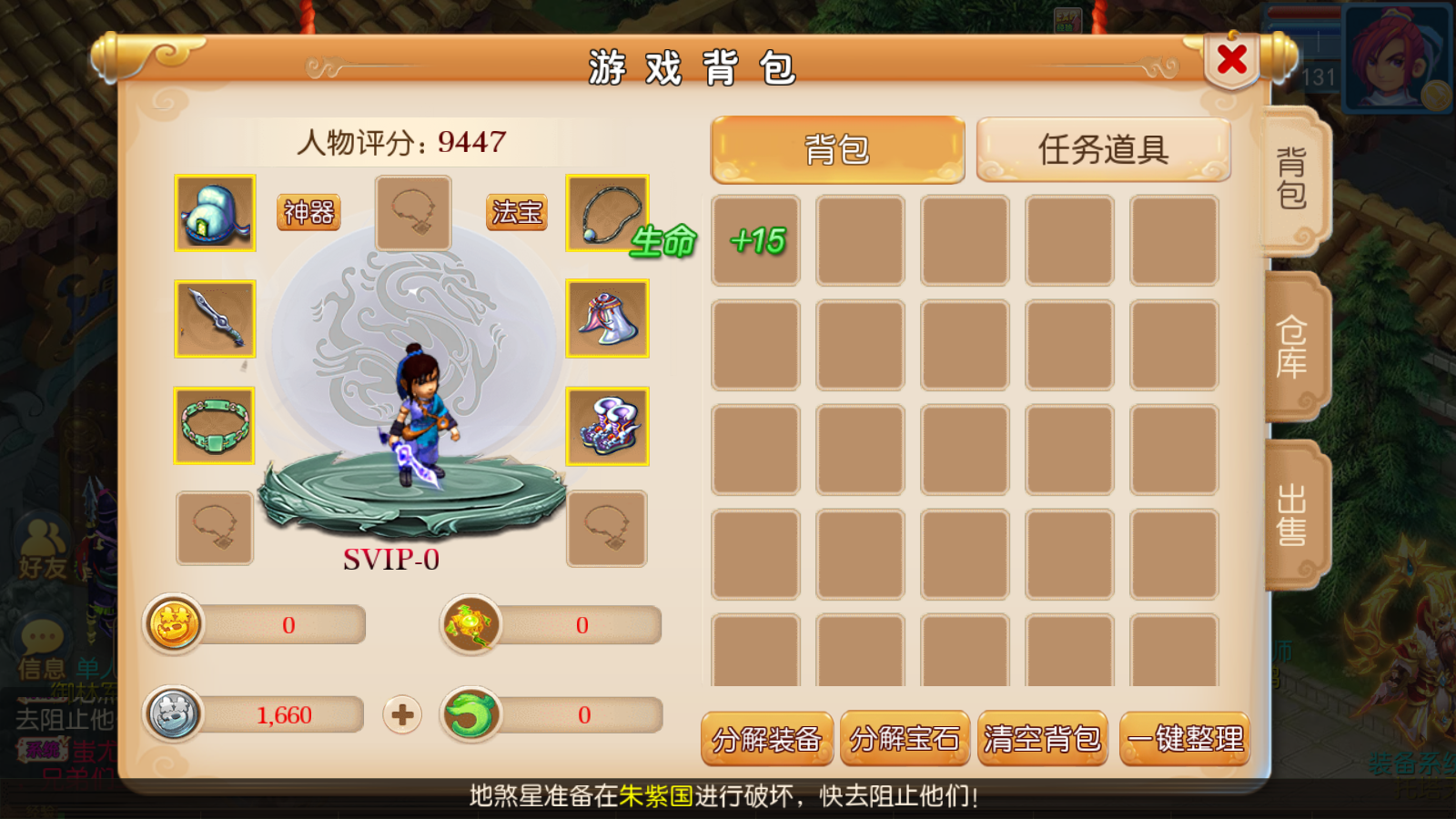Select the +15 item in backpack
1456x819 pixels.
(756, 241)
